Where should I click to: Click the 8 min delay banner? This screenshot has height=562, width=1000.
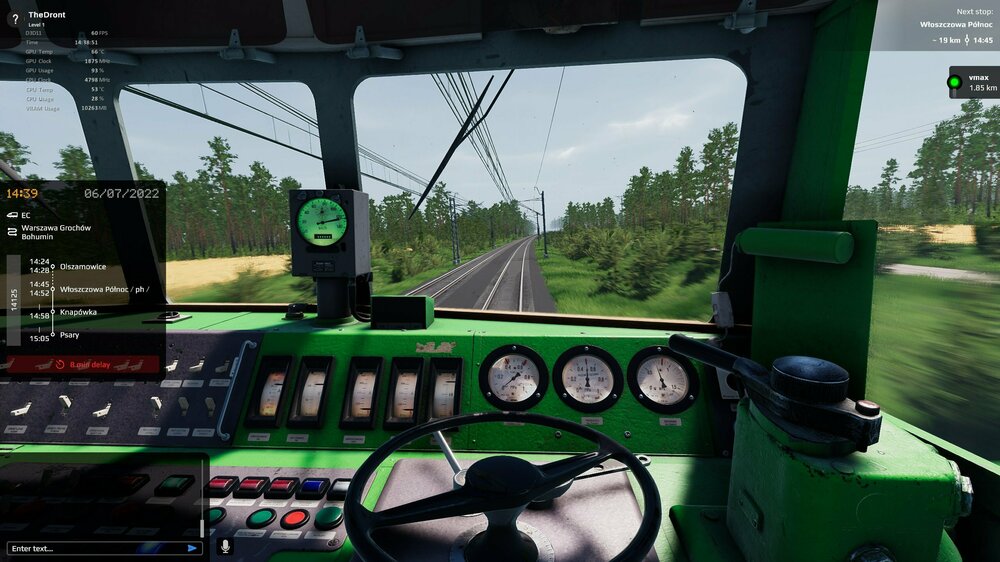84,365
